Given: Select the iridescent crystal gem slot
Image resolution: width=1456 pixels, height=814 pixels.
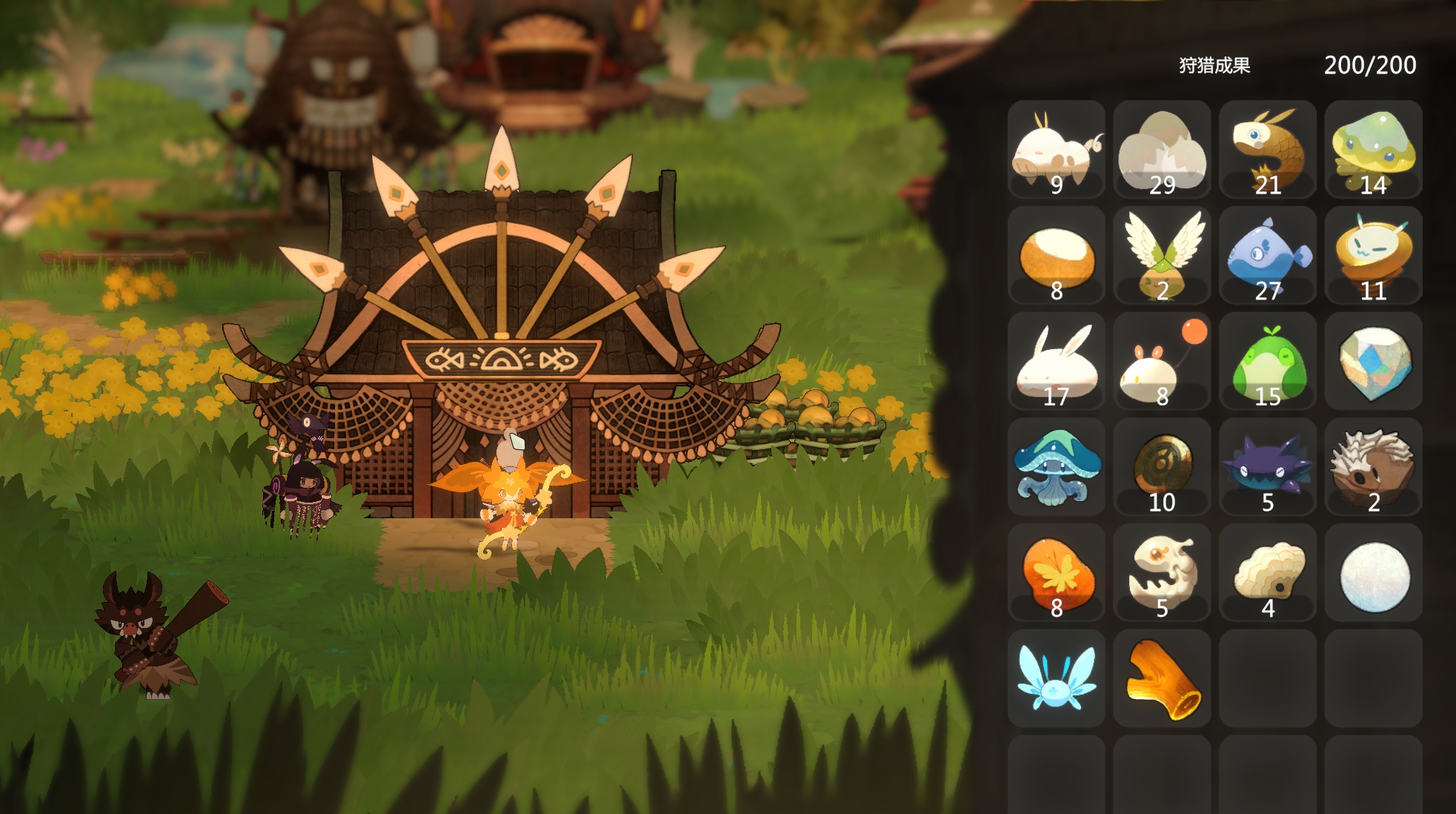Looking at the screenshot, I should click(1373, 362).
